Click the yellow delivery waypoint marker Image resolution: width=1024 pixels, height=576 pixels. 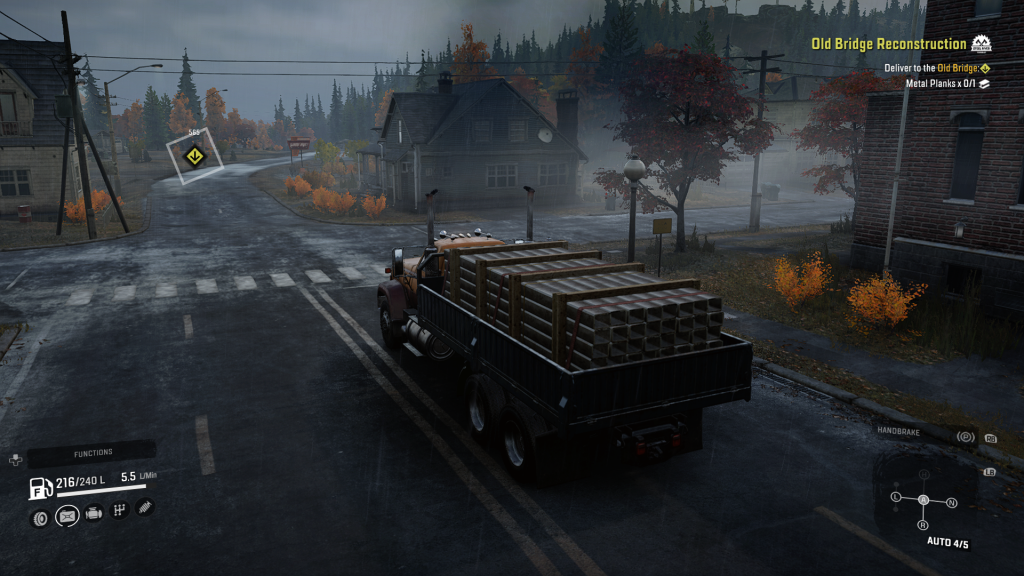[x=194, y=155]
